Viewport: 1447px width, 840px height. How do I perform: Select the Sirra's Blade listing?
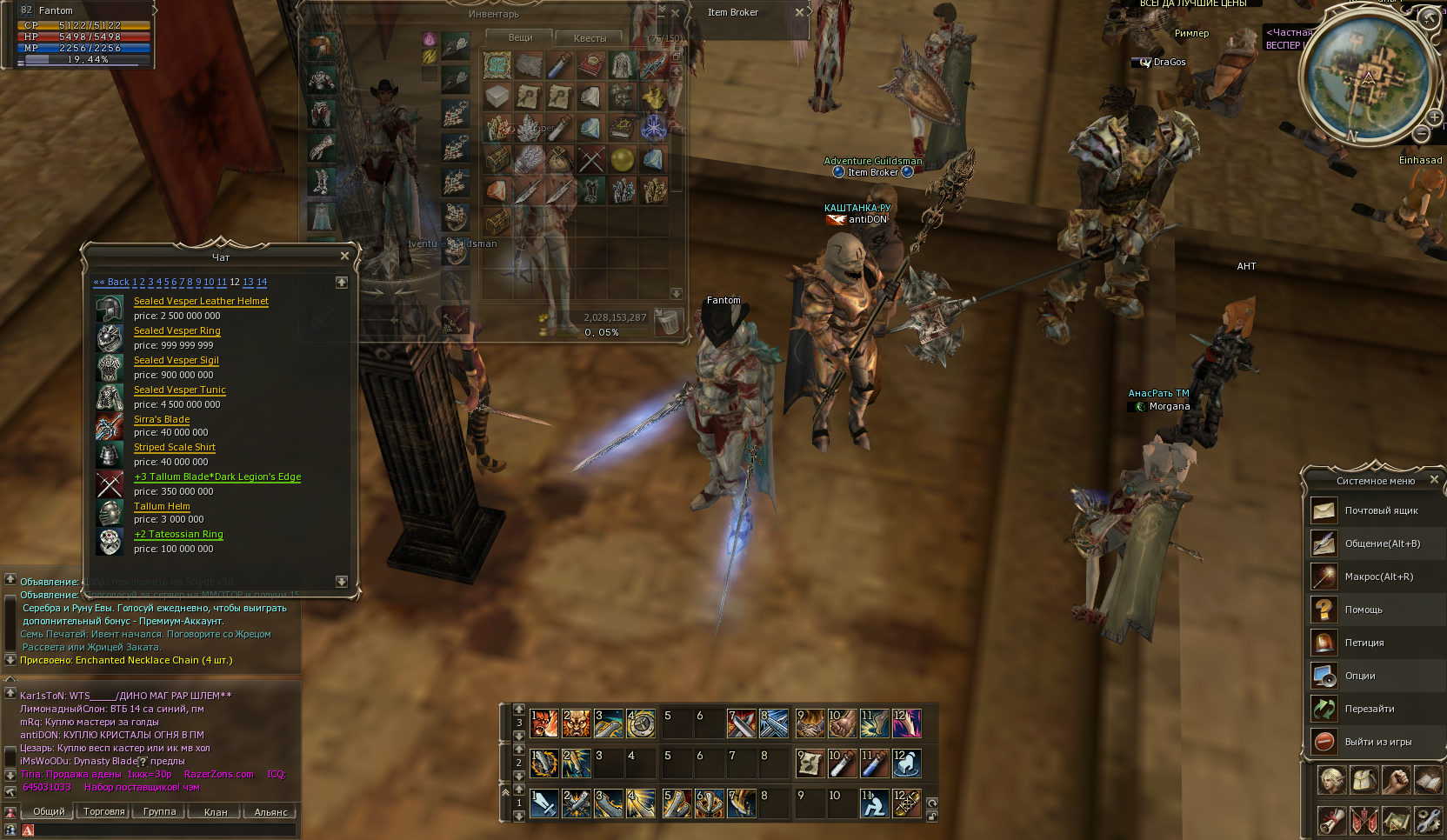click(x=162, y=419)
